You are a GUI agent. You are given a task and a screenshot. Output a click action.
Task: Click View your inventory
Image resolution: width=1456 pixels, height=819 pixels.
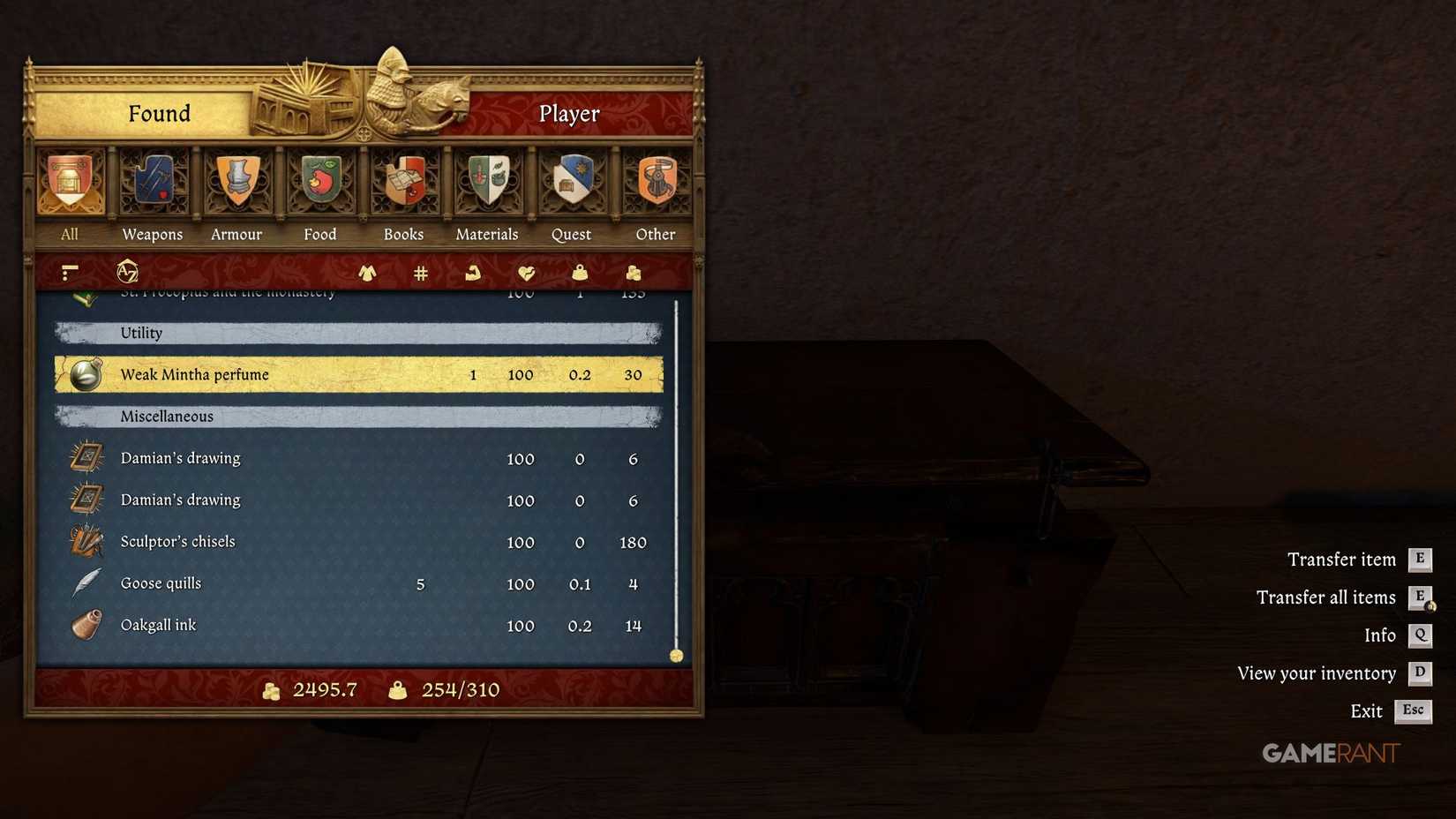pyautogui.click(x=1317, y=672)
